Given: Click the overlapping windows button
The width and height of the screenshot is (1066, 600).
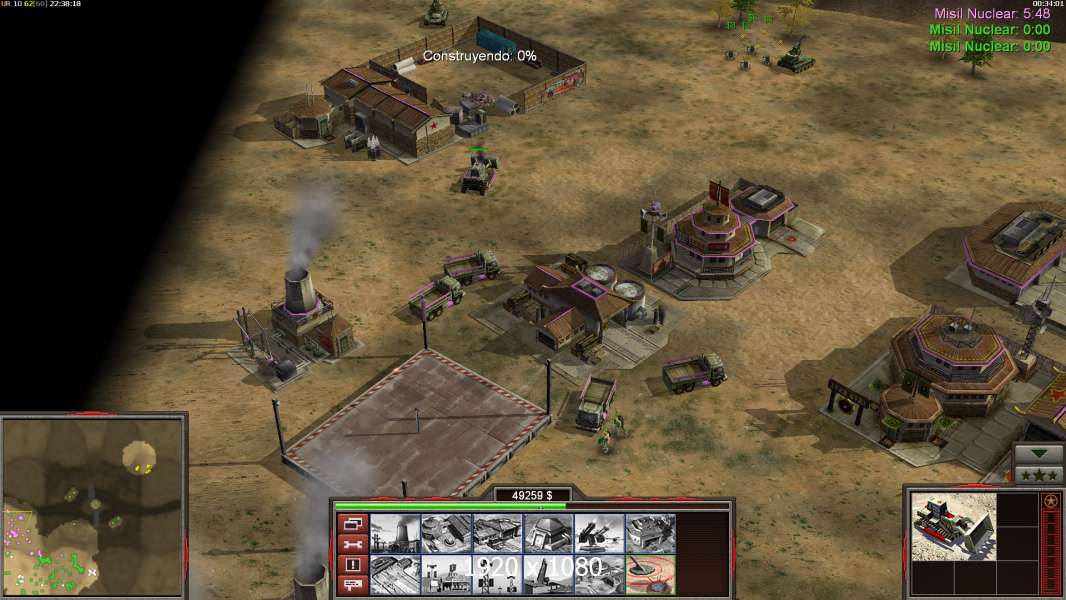Looking at the screenshot, I should click(x=352, y=523).
